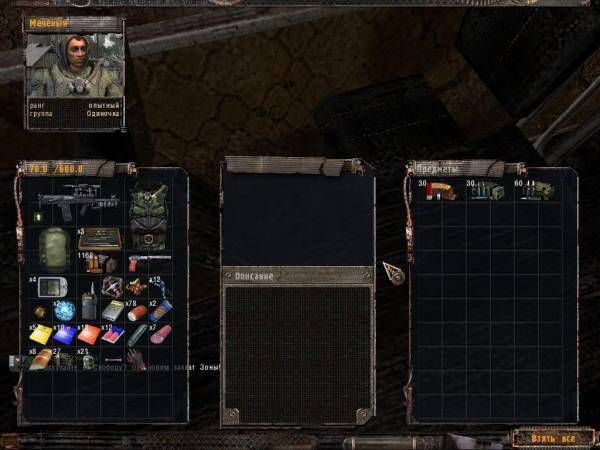Viewport: 600px width, 450px height.
Task: Choose the blue medkit stack
Action: [x=65, y=334]
